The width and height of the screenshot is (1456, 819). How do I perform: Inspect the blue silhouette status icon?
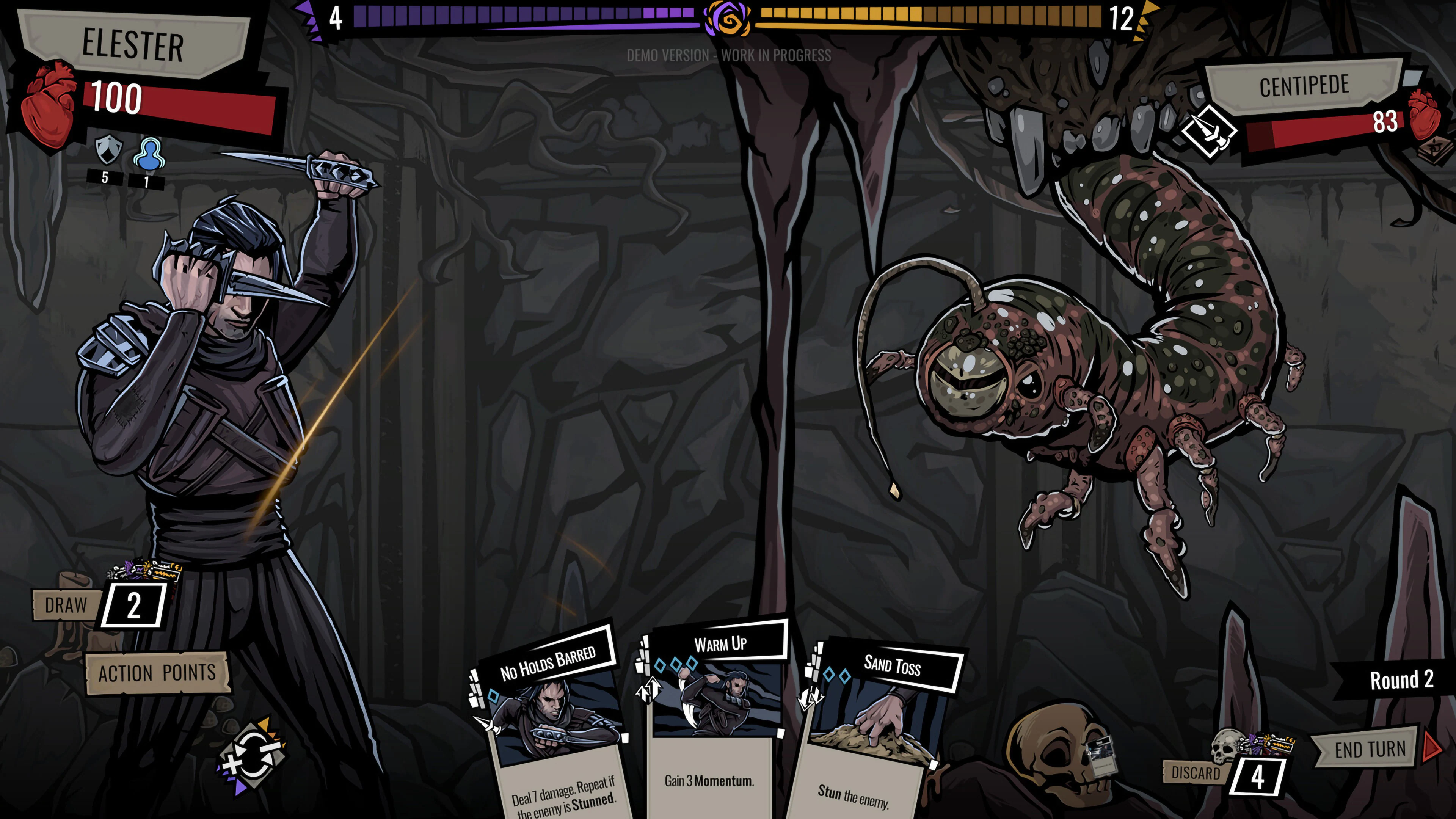point(149,153)
